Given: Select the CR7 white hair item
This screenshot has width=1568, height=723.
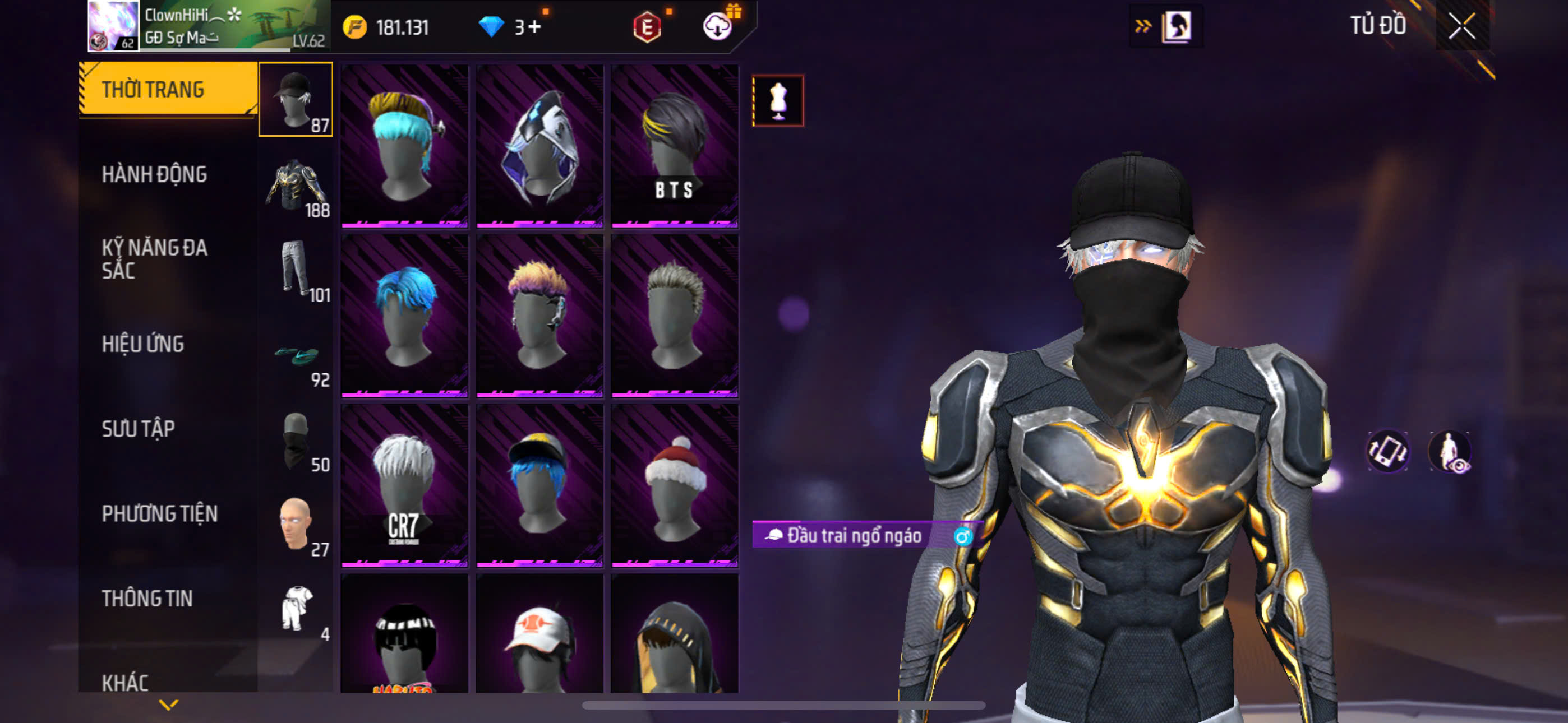Looking at the screenshot, I should (404, 486).
